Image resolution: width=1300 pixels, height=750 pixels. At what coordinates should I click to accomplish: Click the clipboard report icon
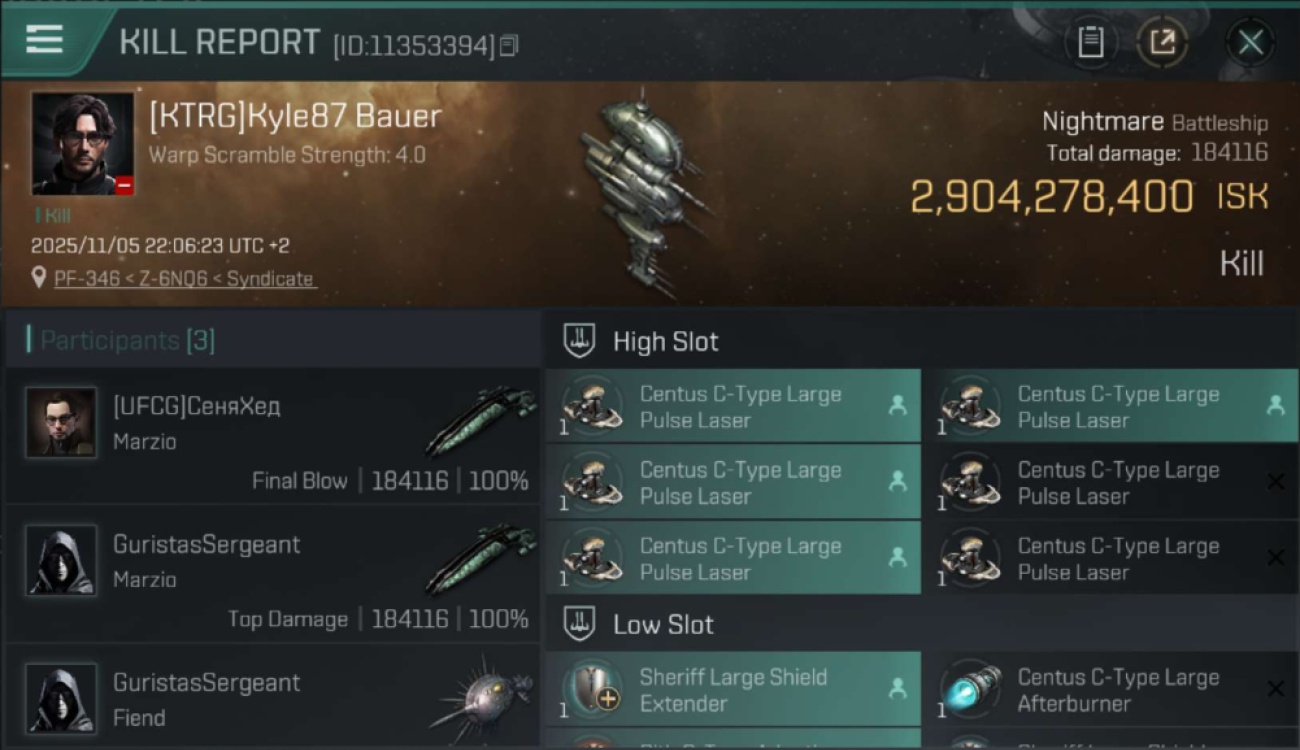pos(1091,42)
